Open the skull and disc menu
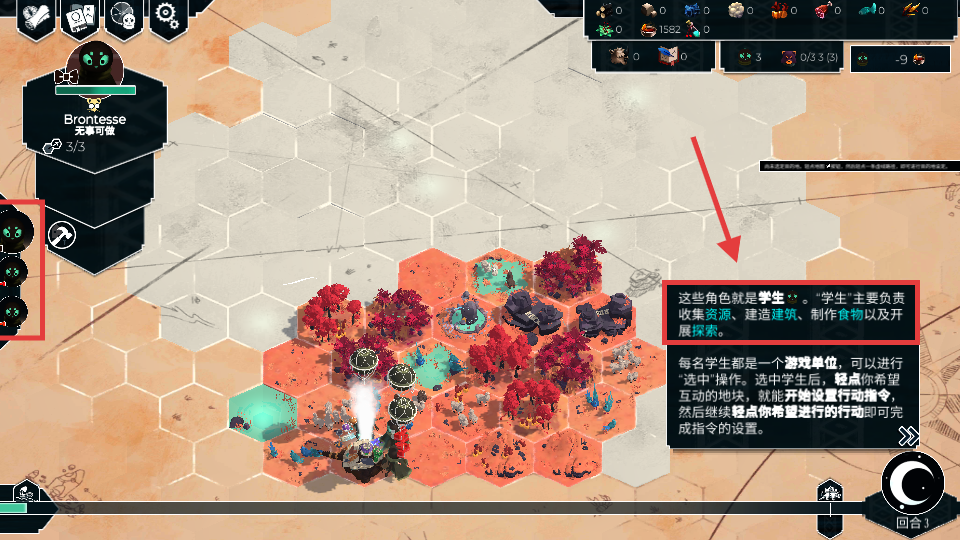 pyautogui.click(x=123, y=15)
